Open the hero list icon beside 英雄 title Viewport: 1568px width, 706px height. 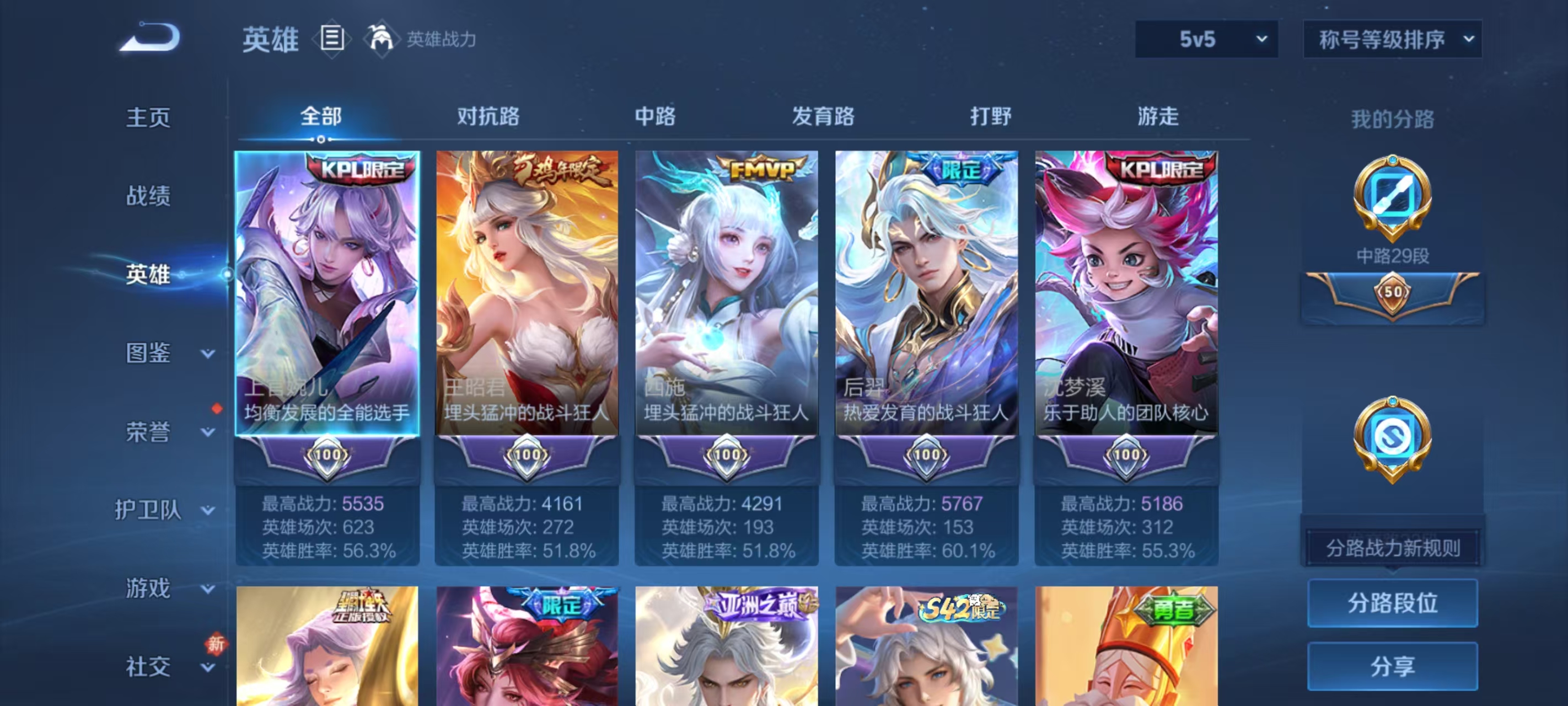(332, 39)
